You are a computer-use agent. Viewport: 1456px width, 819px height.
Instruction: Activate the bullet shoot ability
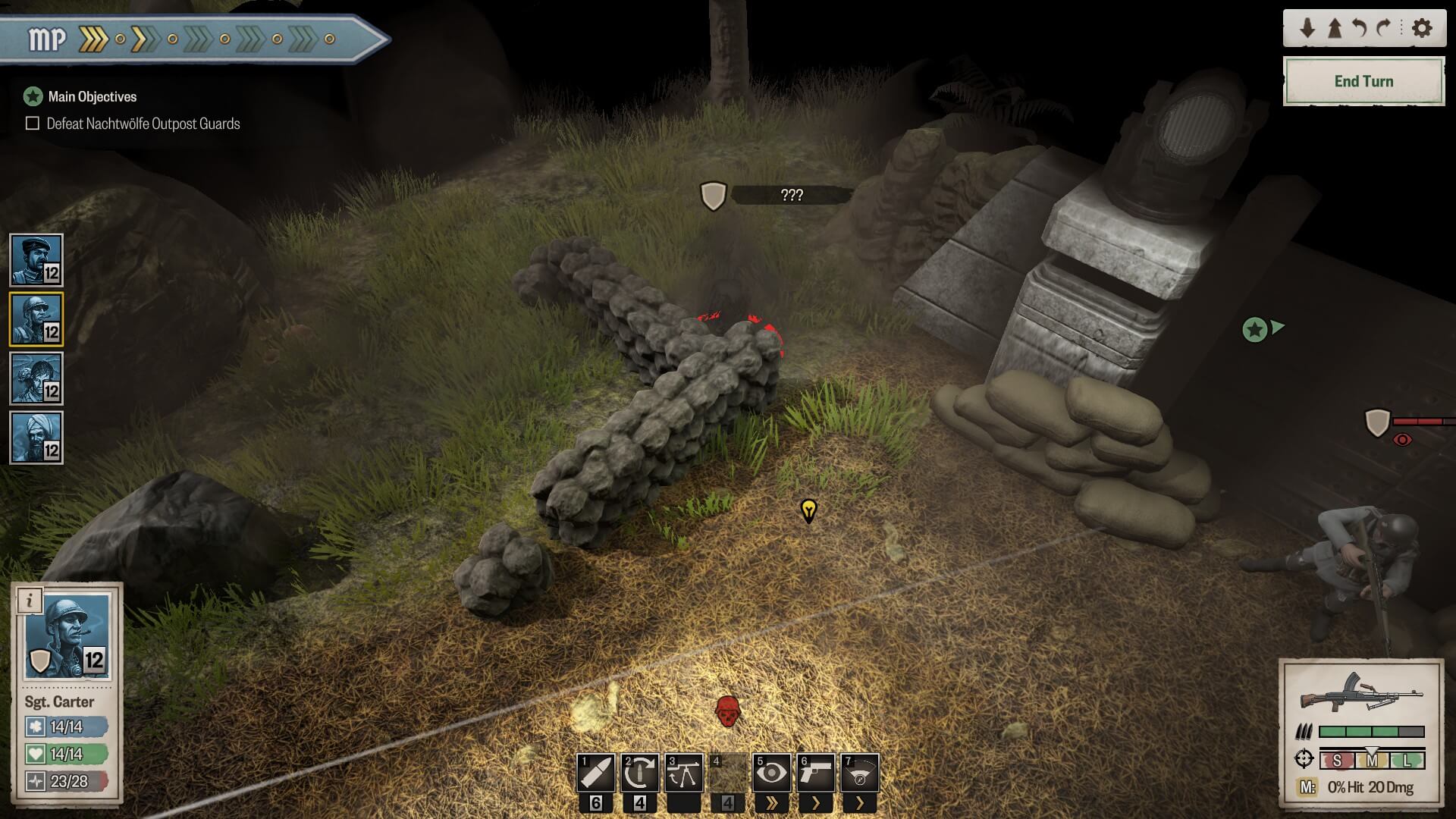(595, 773)
